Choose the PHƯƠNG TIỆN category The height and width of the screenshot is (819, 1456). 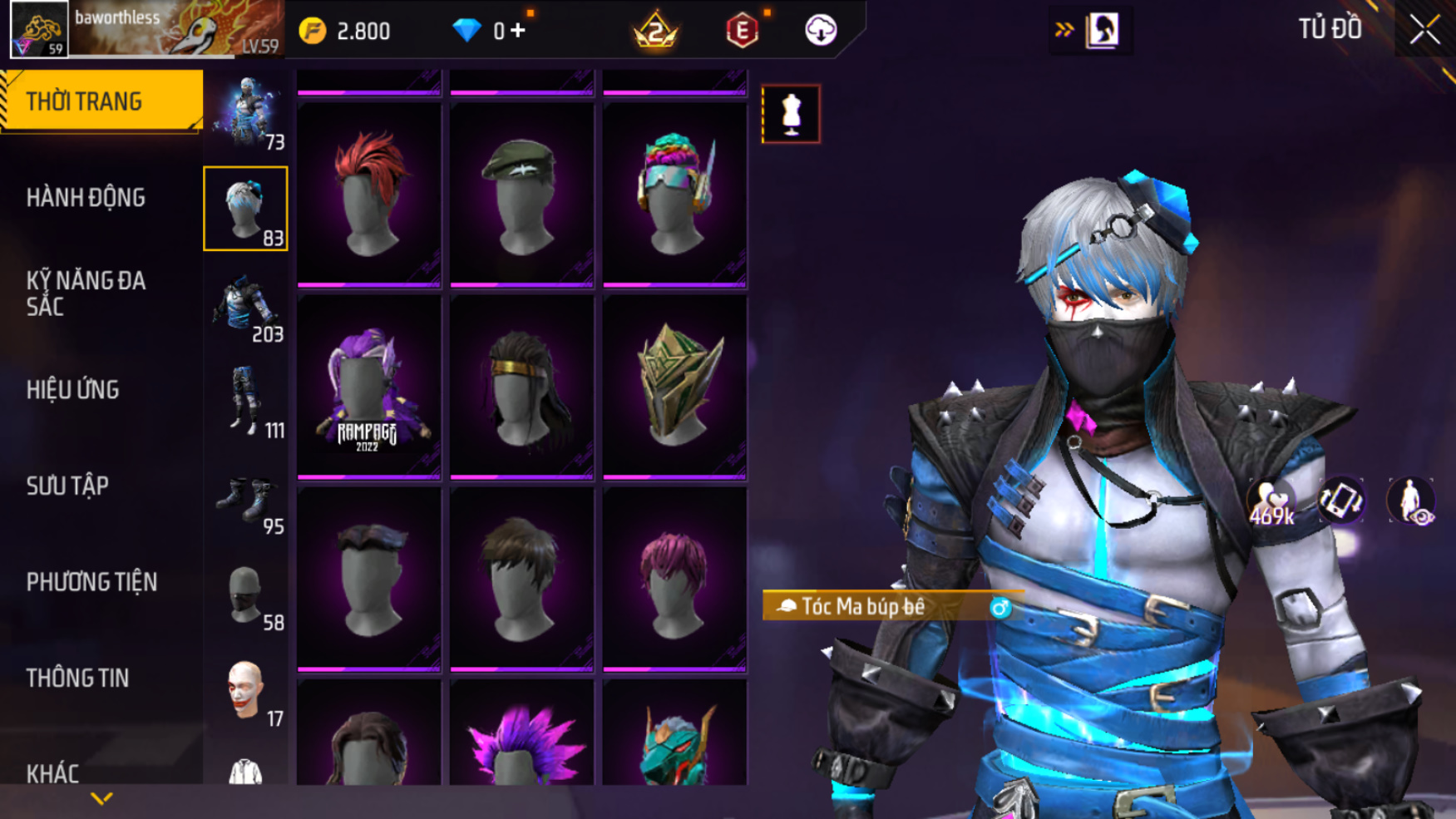[91, 582]
